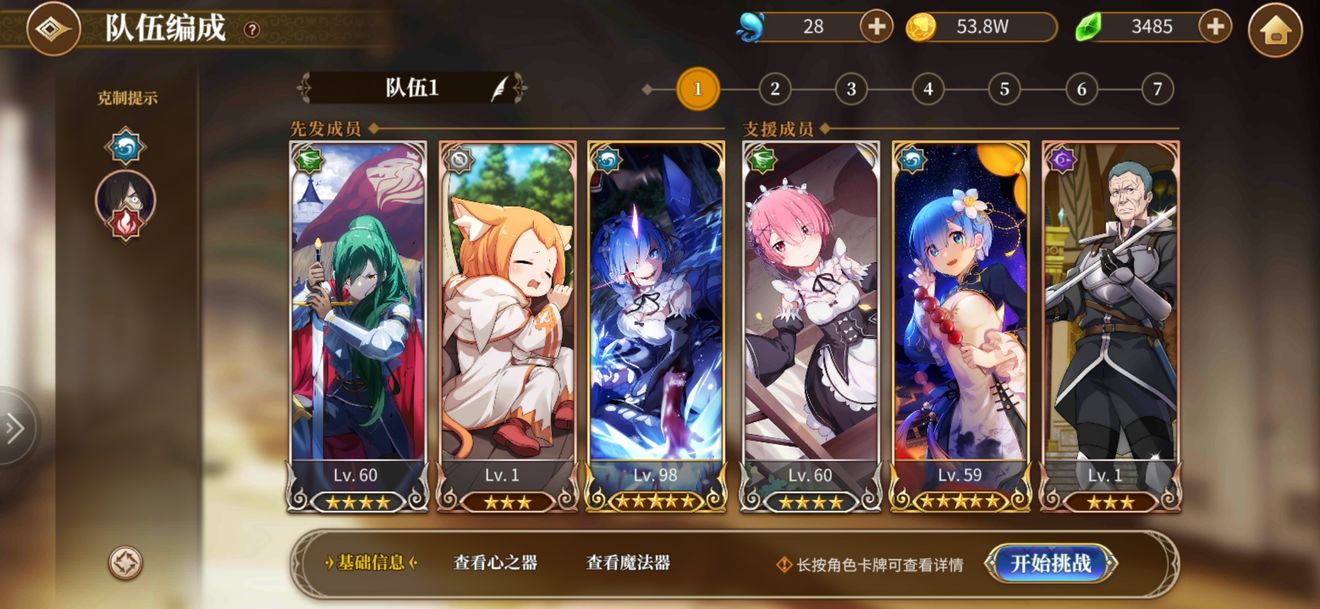The height and width of the screenshot is (609, 1320).
Task: Go back using the top-left diamond button
Action: [x=53, y=29]
